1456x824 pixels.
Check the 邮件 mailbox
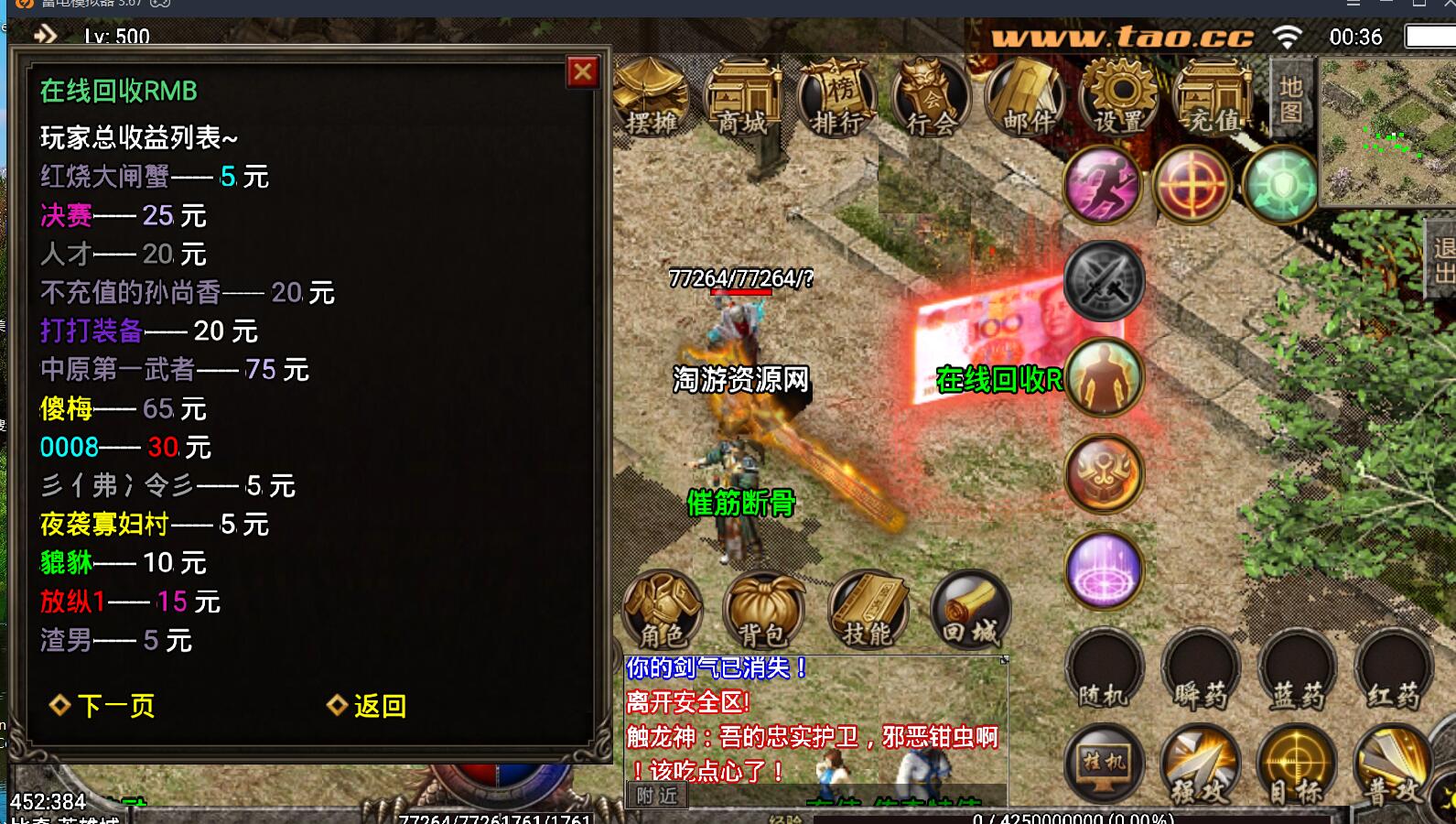pyautogui.click(x=1026, y=97)
